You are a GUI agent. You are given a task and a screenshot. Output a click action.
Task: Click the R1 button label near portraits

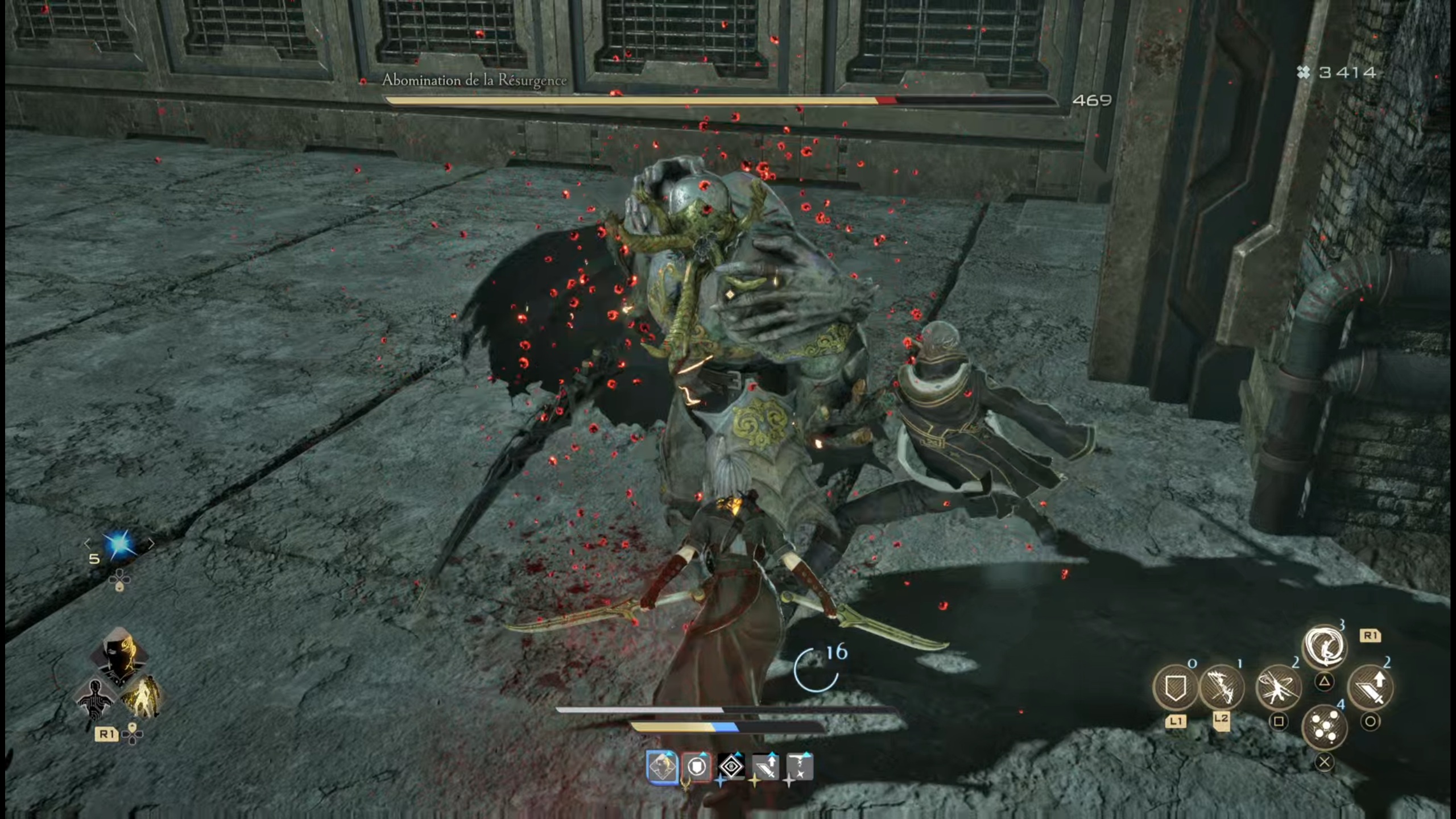coord(106,734)
